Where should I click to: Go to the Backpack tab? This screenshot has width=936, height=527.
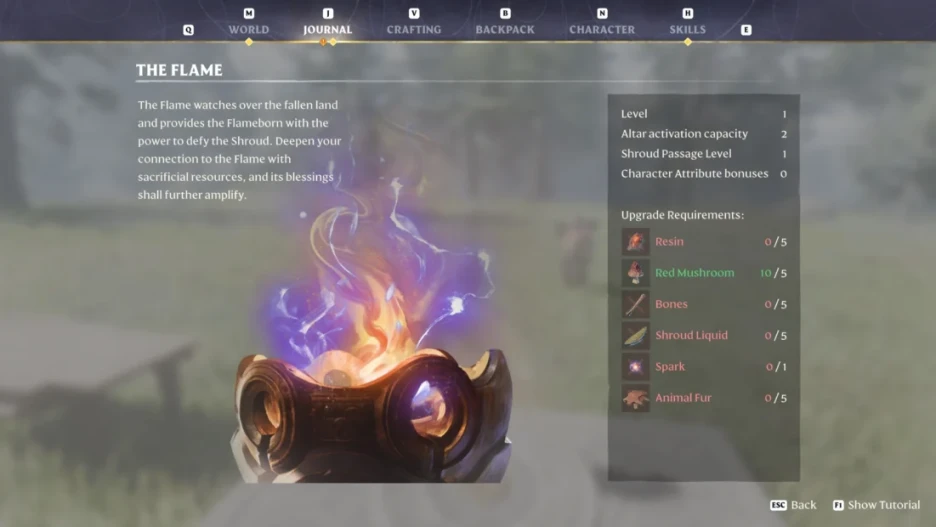point(505,30)
